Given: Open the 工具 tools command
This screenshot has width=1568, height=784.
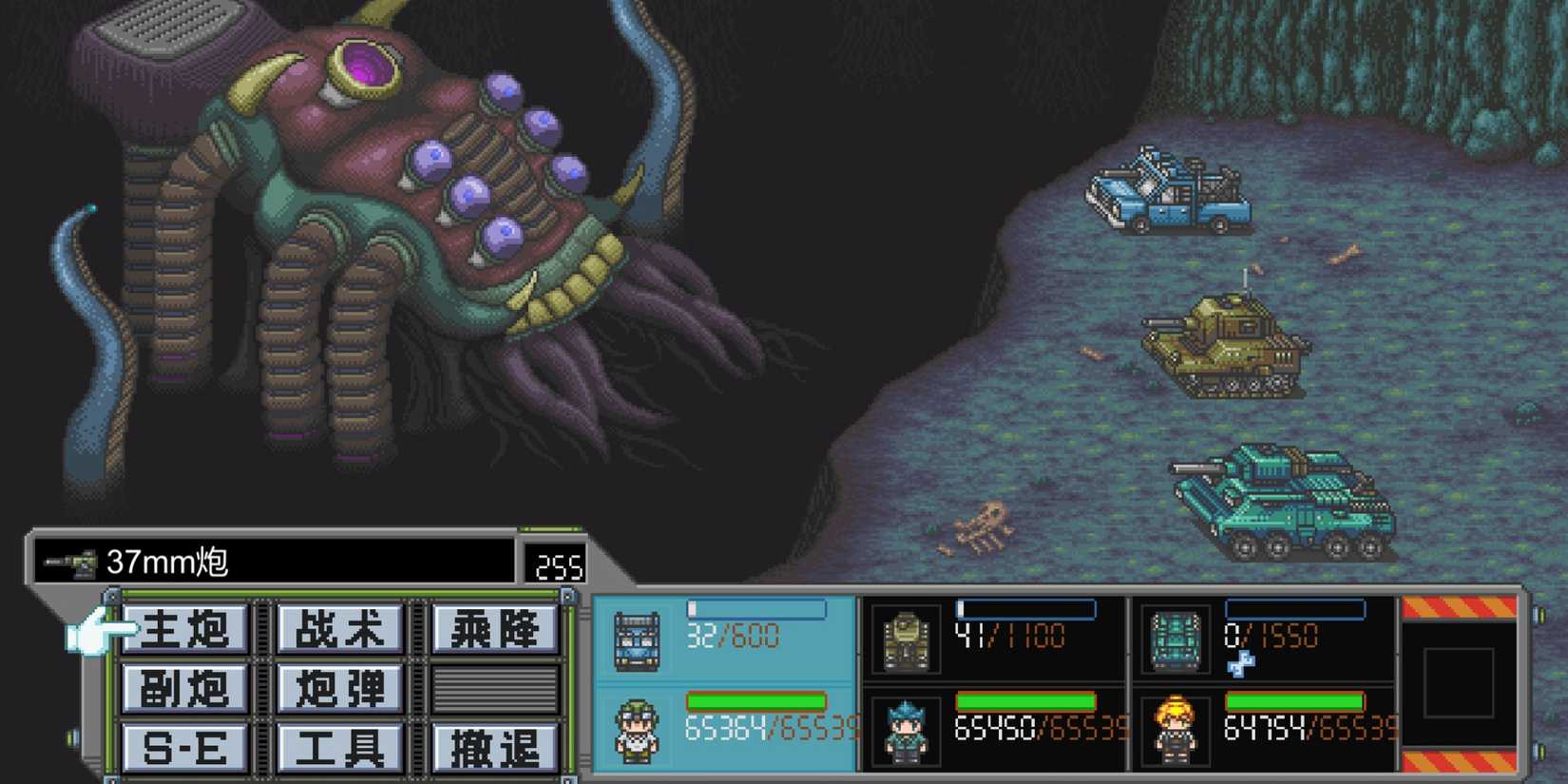Looking at the screenshot, I should pyautogui.click(x=339, y=746).
